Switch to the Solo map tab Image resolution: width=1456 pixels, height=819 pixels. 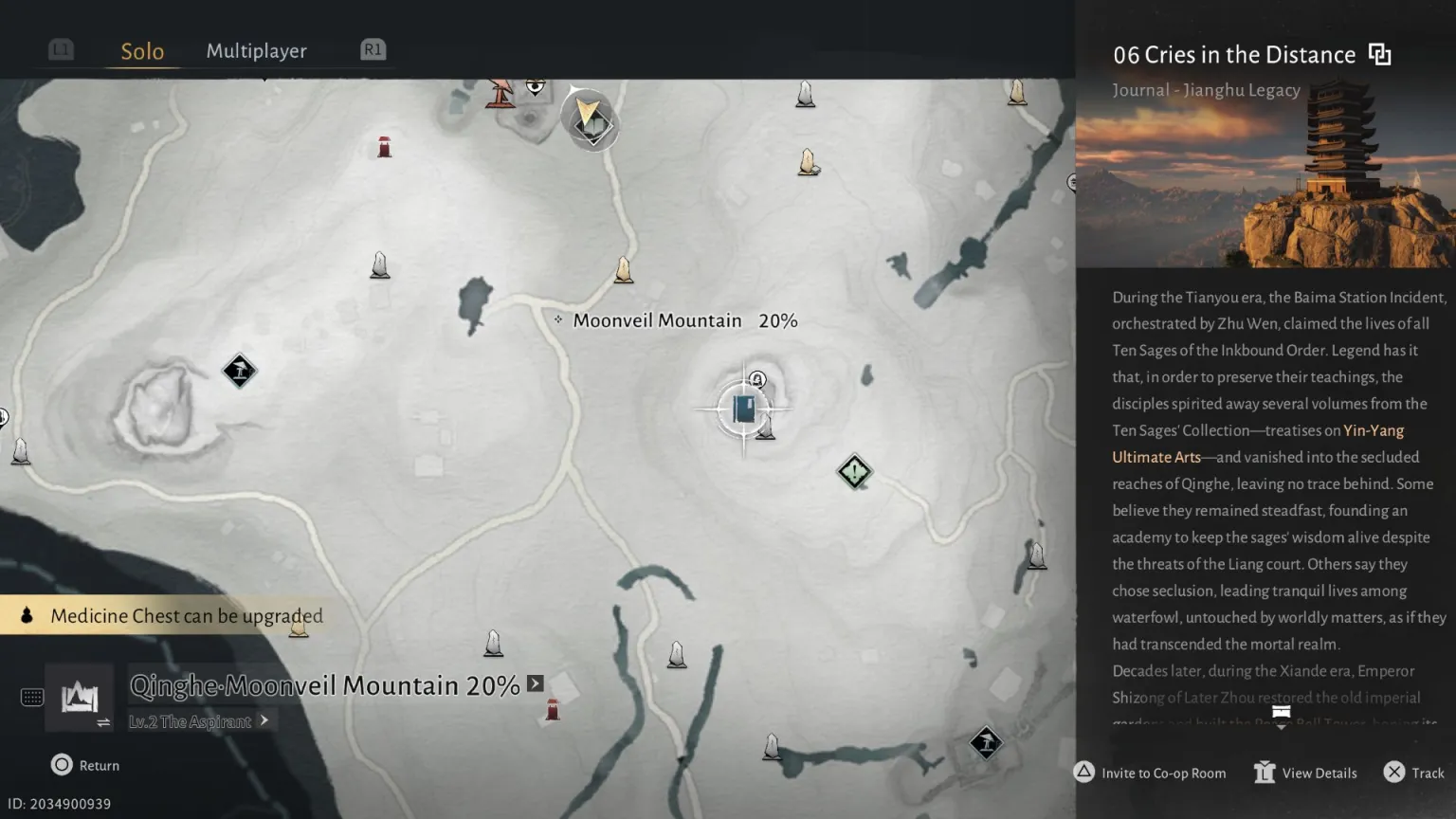(x=142, y=51)
